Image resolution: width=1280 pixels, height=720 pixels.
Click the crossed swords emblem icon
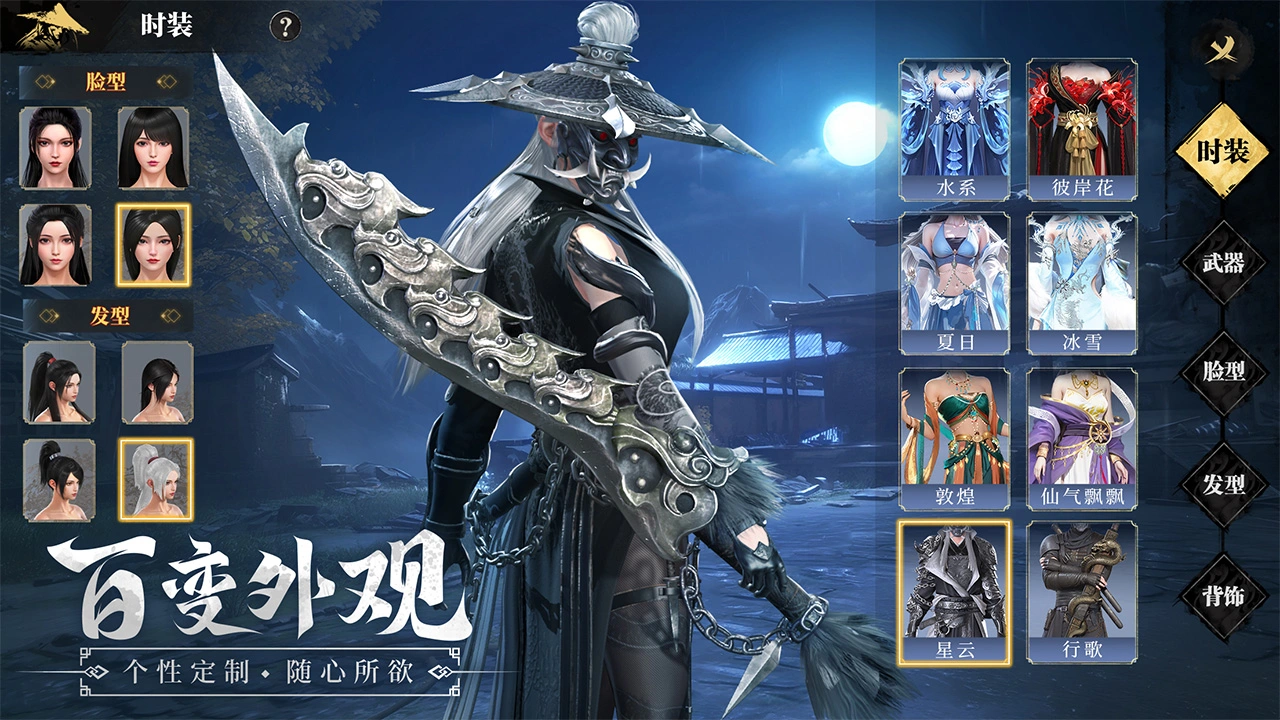coord(1222,49)
